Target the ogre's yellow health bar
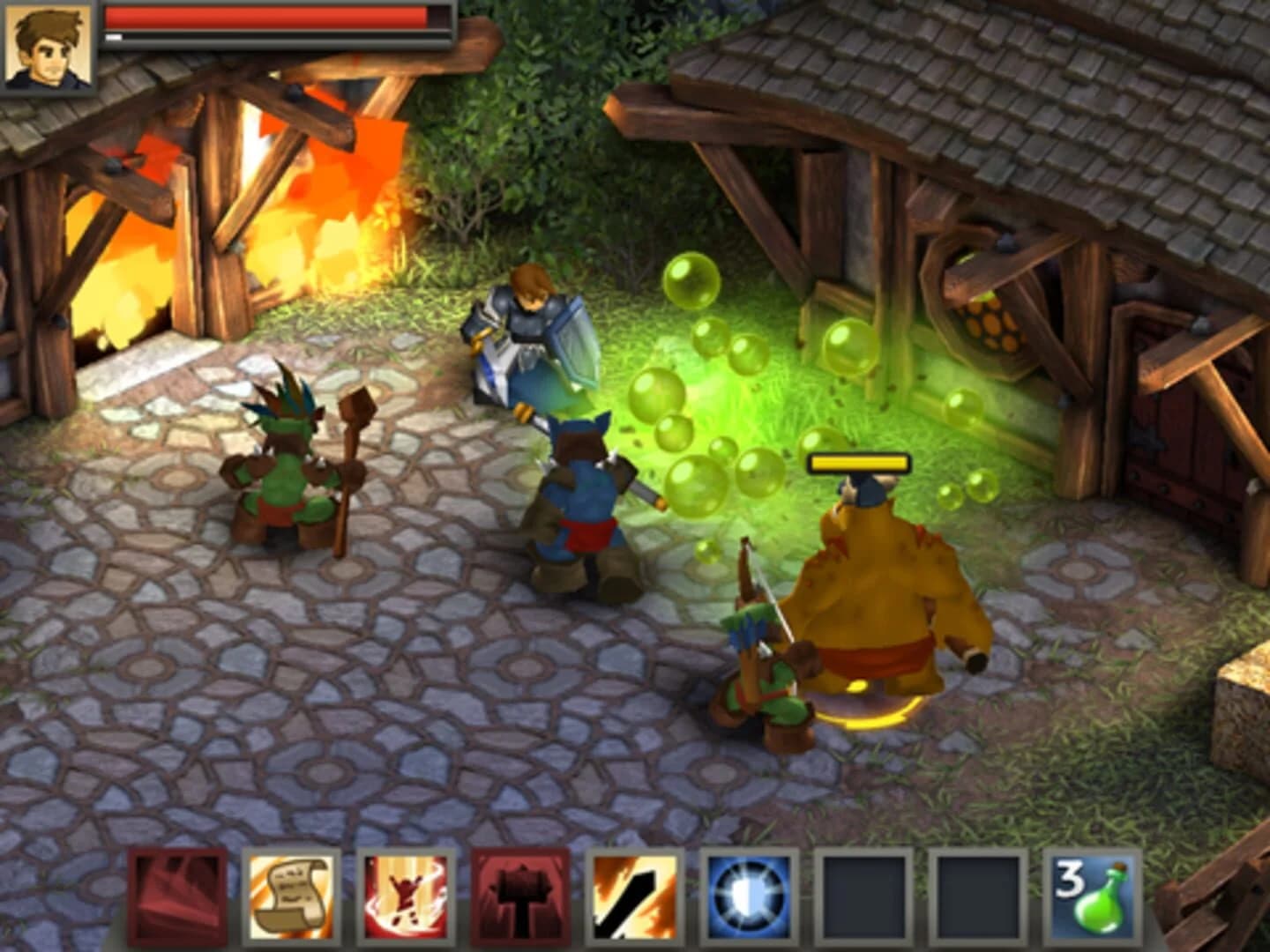The height and width of the screenshot is (952, 1270). [x=858, y=460]
